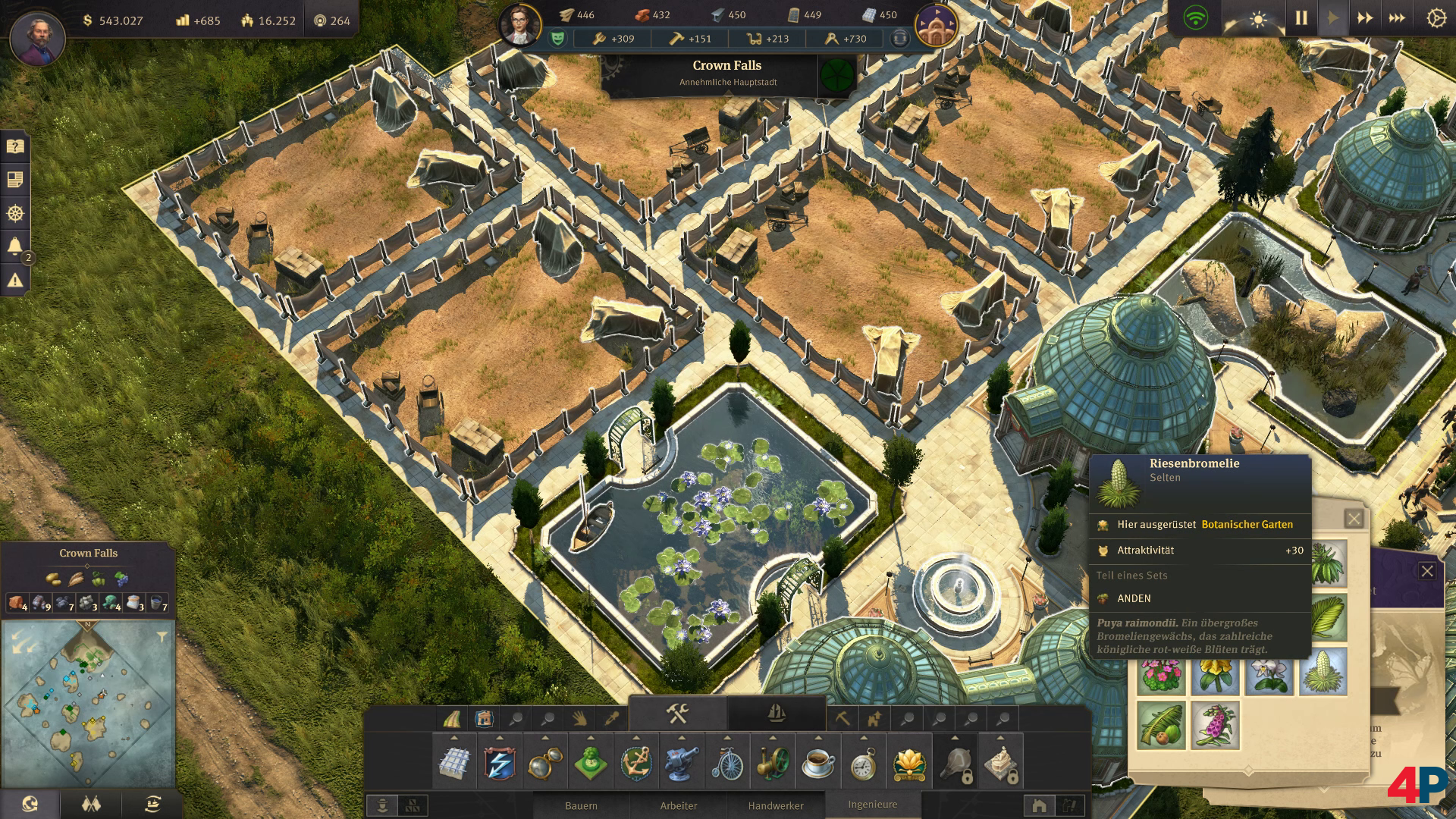This screenshot has height=819, width=1456.
Task: Open the build menu hammer-and-wrench tab
Action: [x=677, y=714]
